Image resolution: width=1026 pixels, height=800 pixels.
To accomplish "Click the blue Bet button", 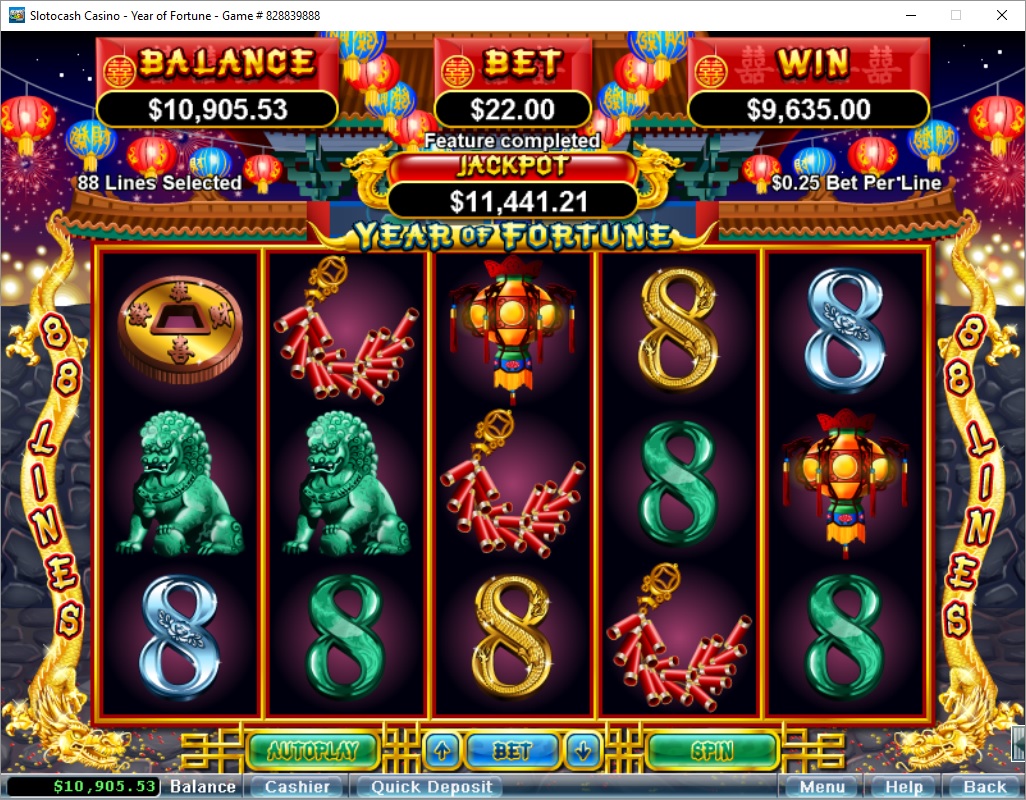I will [x=513, y=750].
